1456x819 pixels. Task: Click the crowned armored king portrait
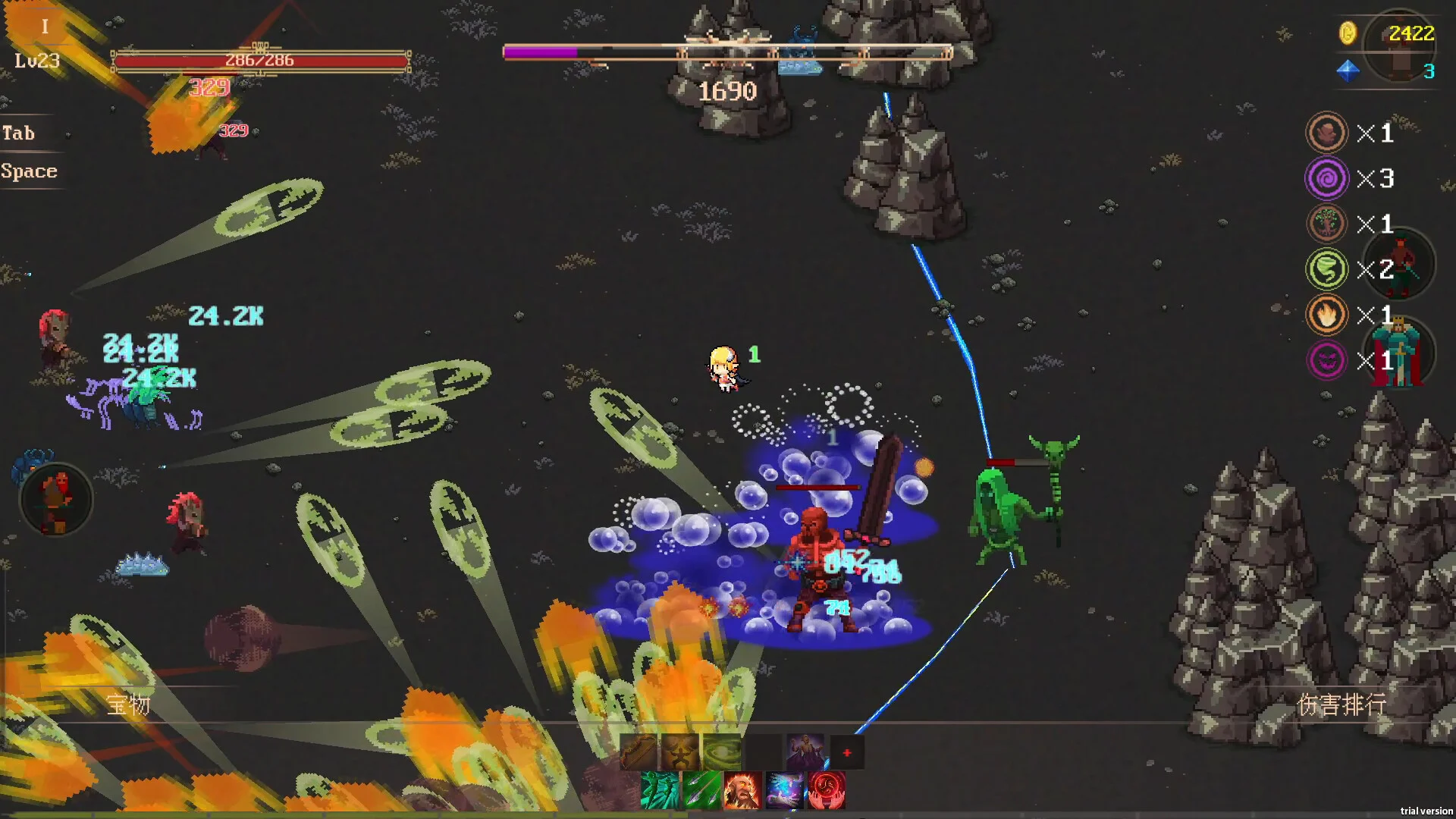1398,353
